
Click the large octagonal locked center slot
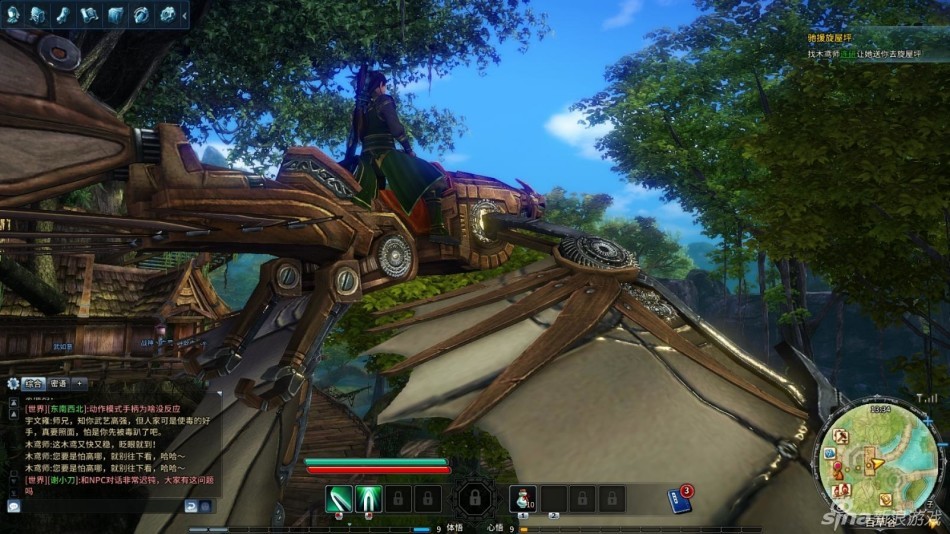coord(473,497)
